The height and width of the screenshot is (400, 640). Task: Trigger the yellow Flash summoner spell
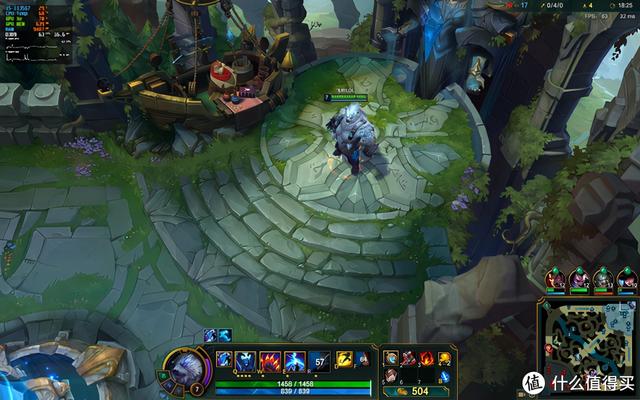tap(344, 360)
